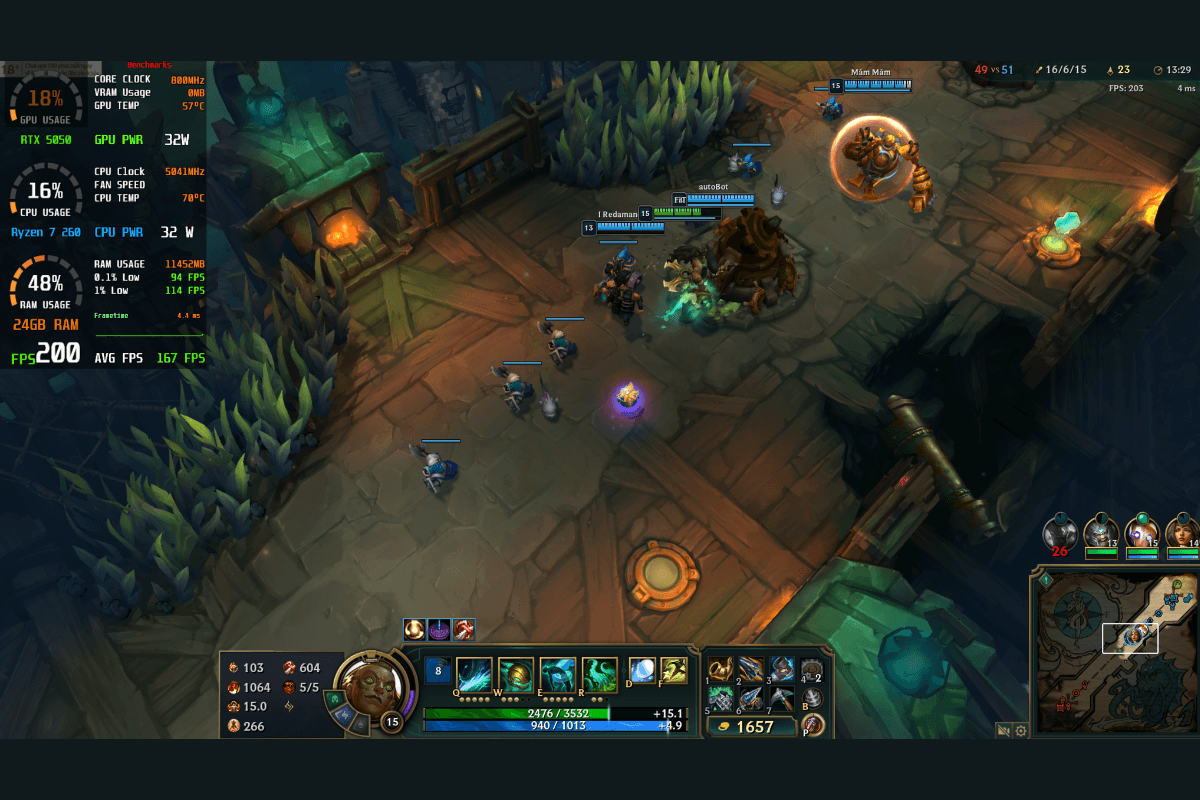The width and height of the screenshot is (1200, 800).
Task: Select the item in inventory slot 2
Action: 751,670
